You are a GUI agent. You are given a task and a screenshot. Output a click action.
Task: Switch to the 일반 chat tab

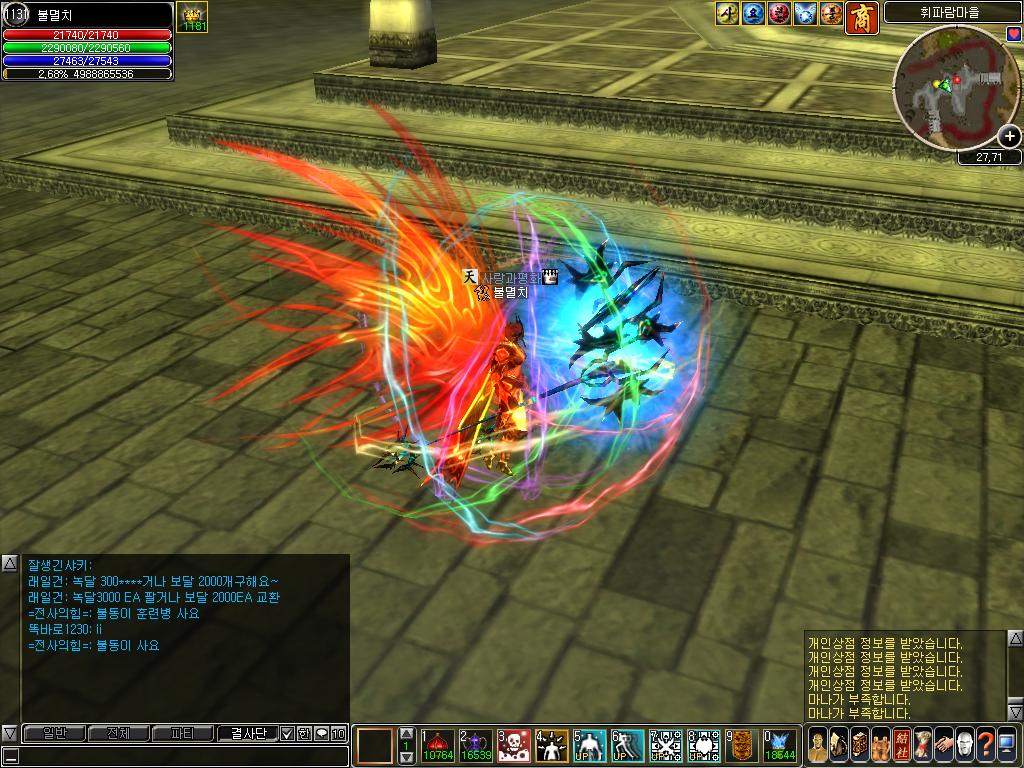click(x=53, y=733)
